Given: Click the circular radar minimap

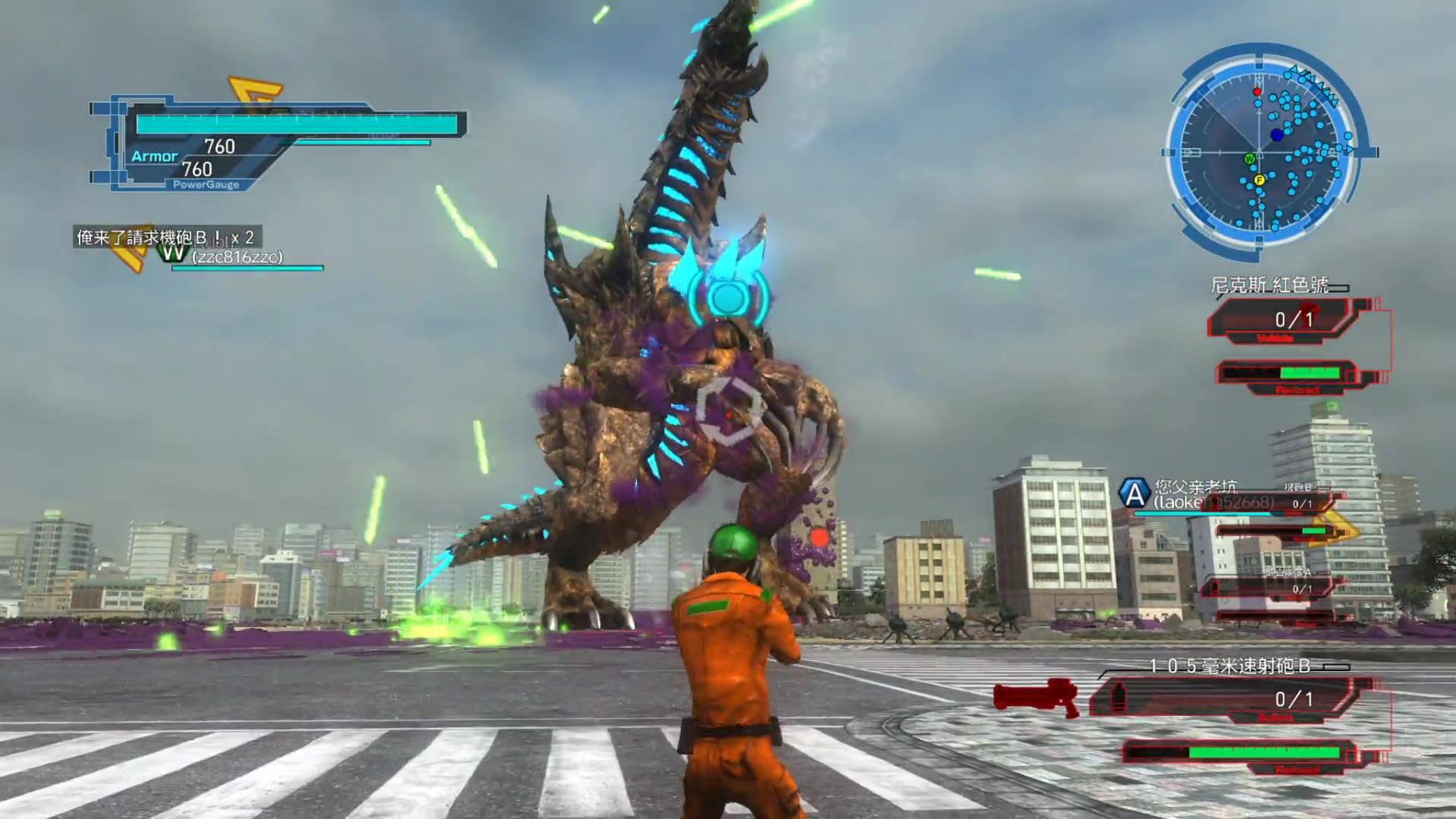Looking at the screenshot, I should [x=1262, y=152].
